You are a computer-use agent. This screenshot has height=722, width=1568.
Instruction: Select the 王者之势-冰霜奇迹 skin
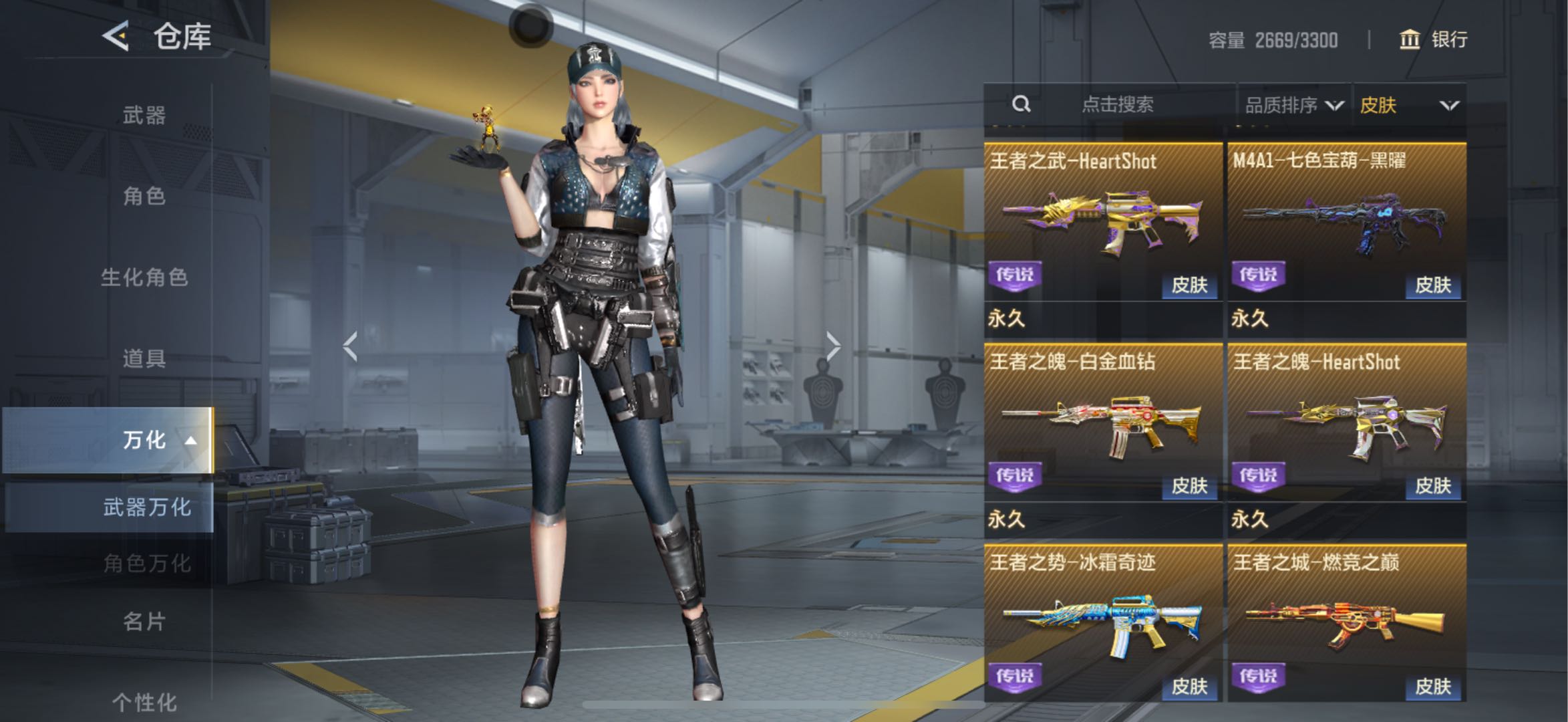click(1103, 623)
